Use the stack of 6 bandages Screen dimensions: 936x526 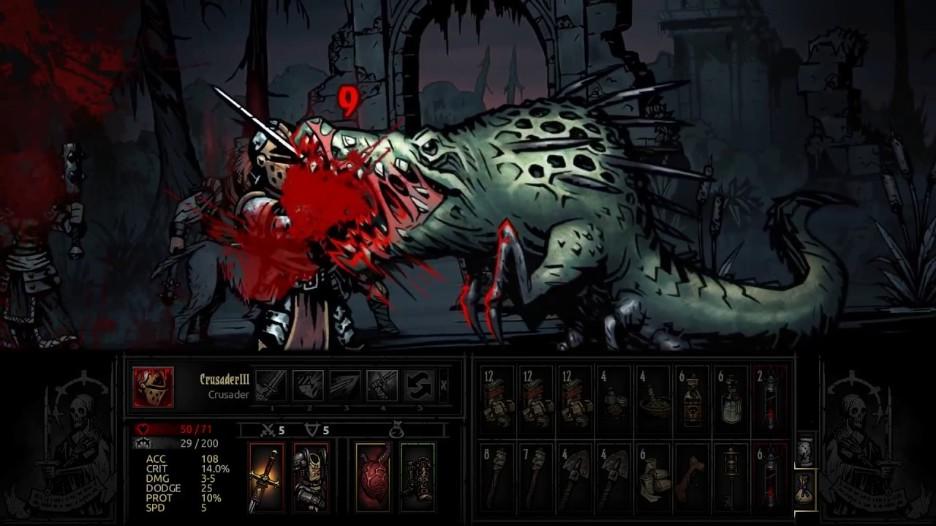[654, 474]
